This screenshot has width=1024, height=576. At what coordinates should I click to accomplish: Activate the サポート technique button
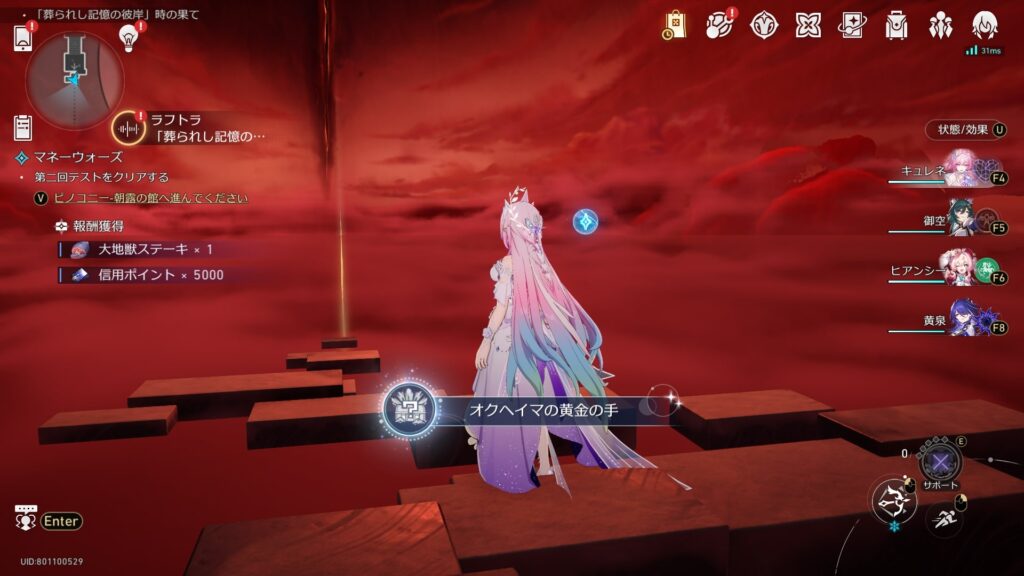(x=939, y=462)
